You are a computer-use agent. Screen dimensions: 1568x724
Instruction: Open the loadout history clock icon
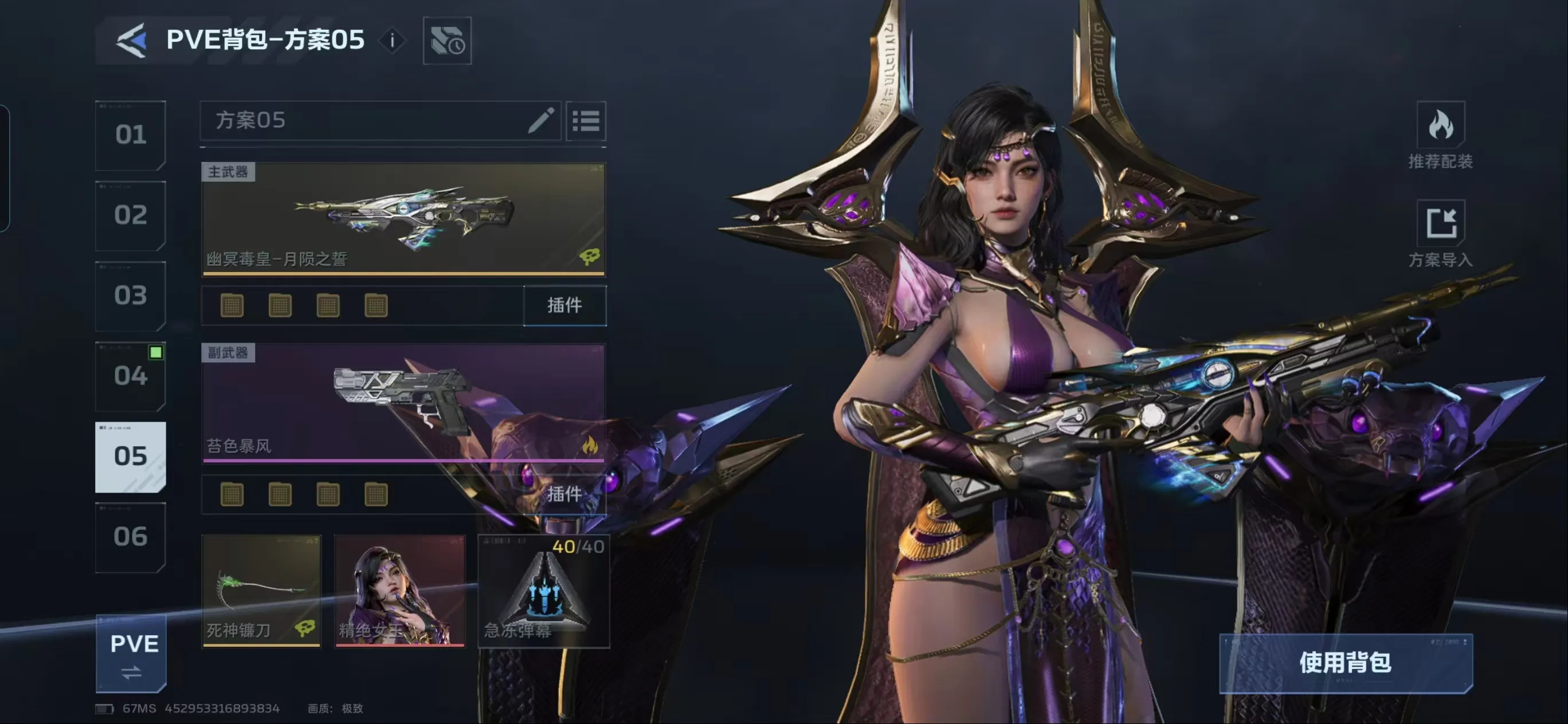(447, 41)
